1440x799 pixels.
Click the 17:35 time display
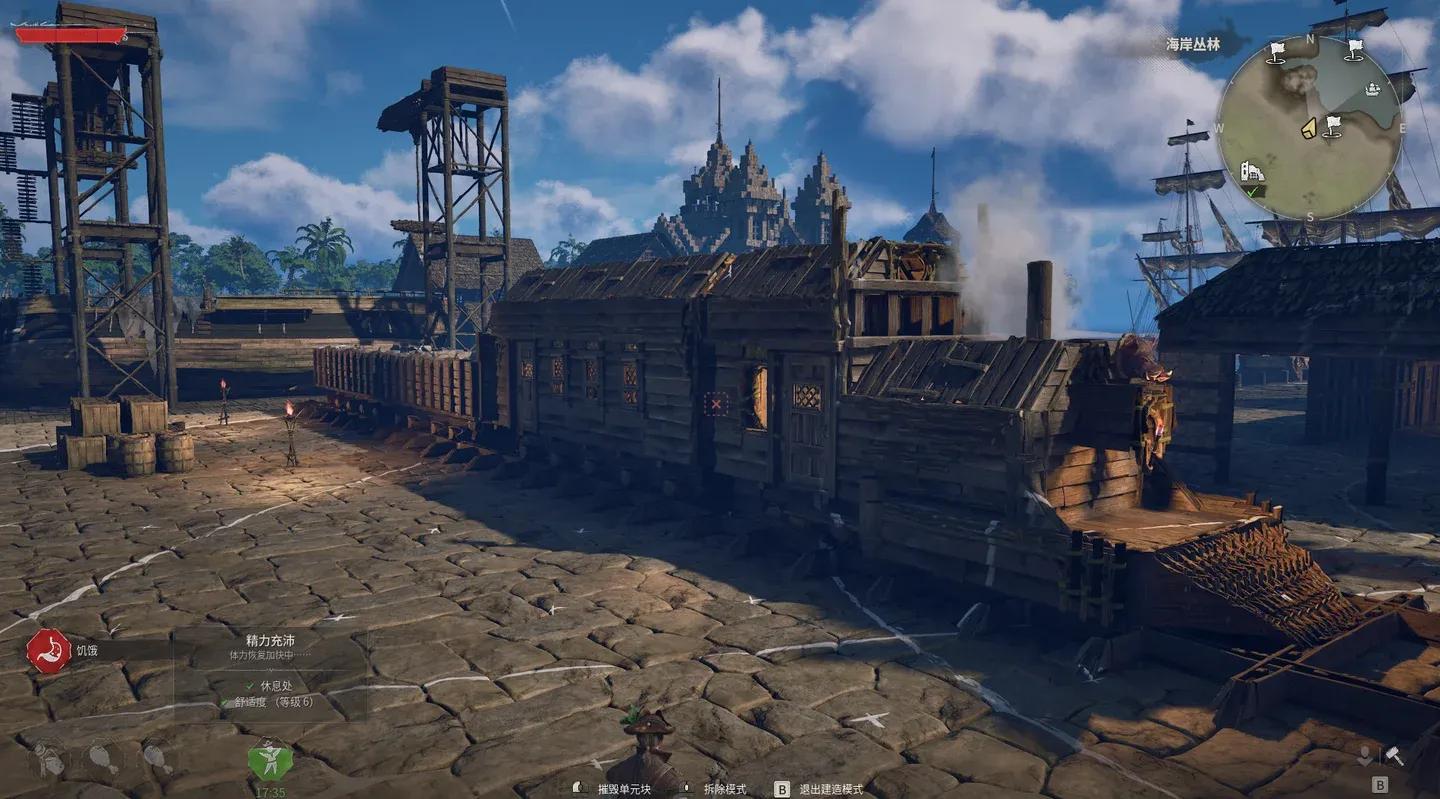(x=270, y=790)
